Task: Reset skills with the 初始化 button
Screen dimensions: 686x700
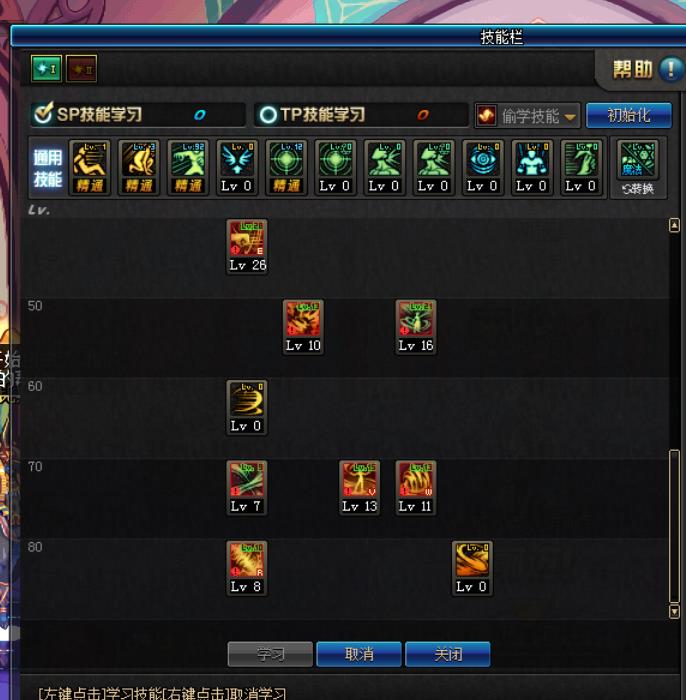Action: 628,115
